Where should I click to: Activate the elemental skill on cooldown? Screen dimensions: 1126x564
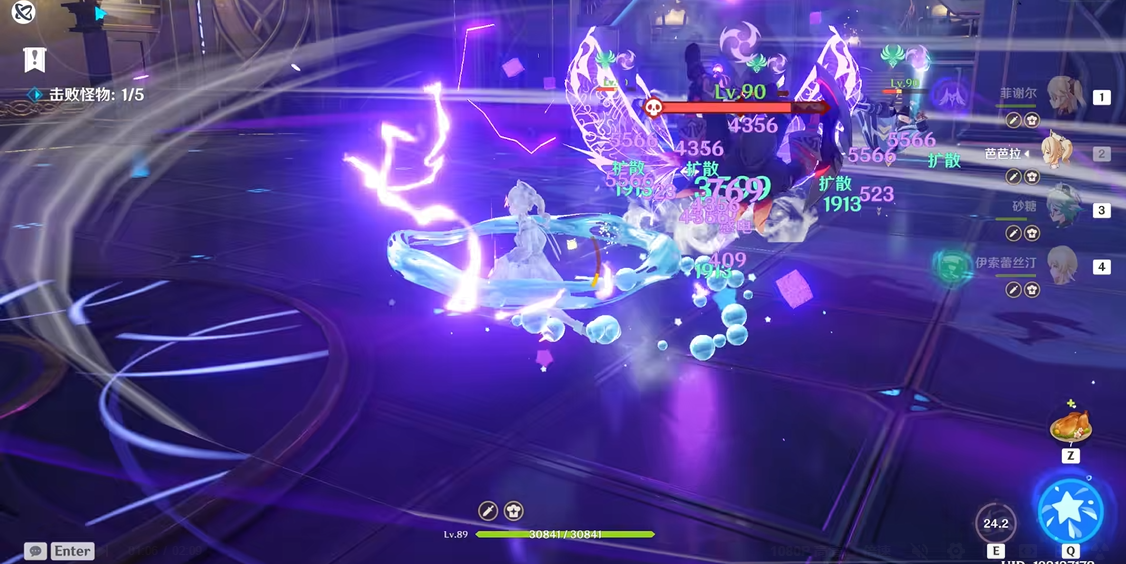(x=996, y=523)
